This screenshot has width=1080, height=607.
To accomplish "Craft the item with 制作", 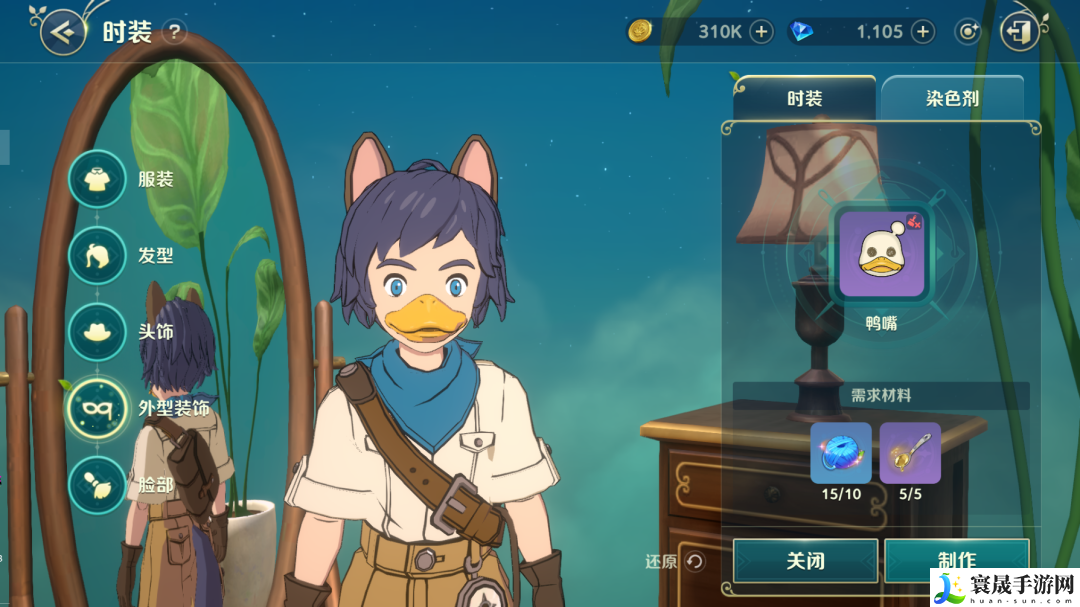I will 956,561.
